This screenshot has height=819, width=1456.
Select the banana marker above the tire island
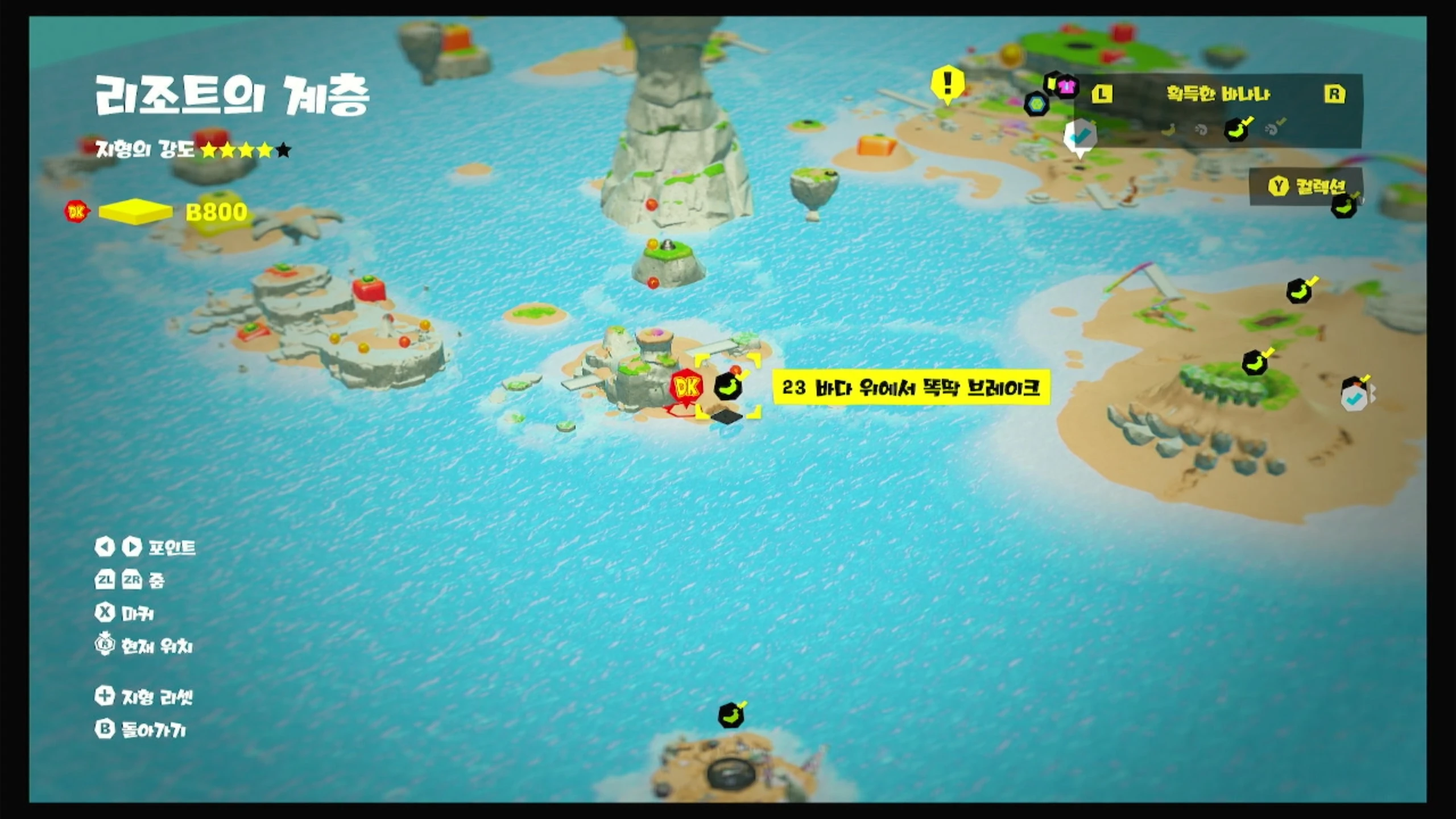pyautogui.click(x=731, y=715)
